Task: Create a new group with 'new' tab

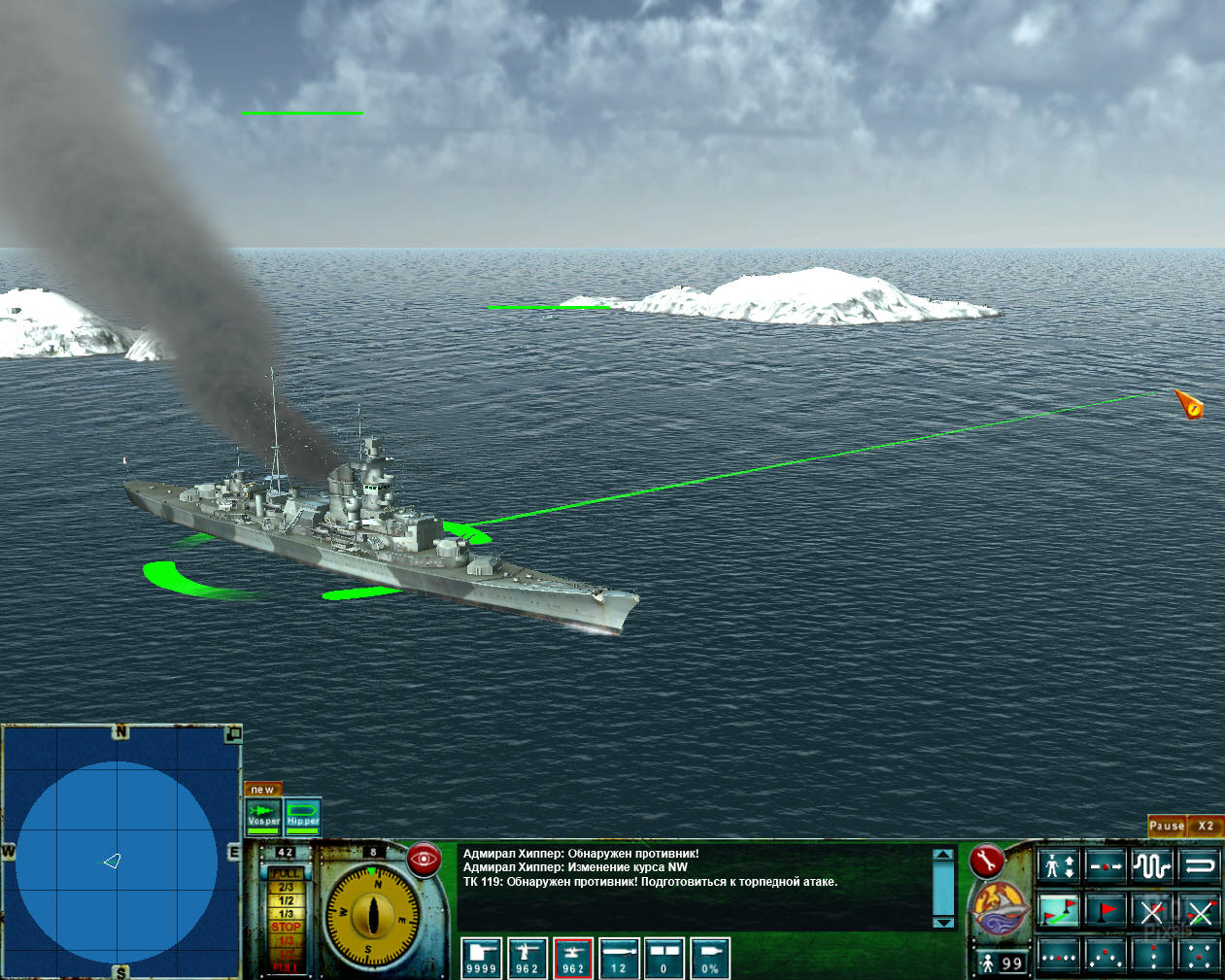Action: (x=263, y=789)
